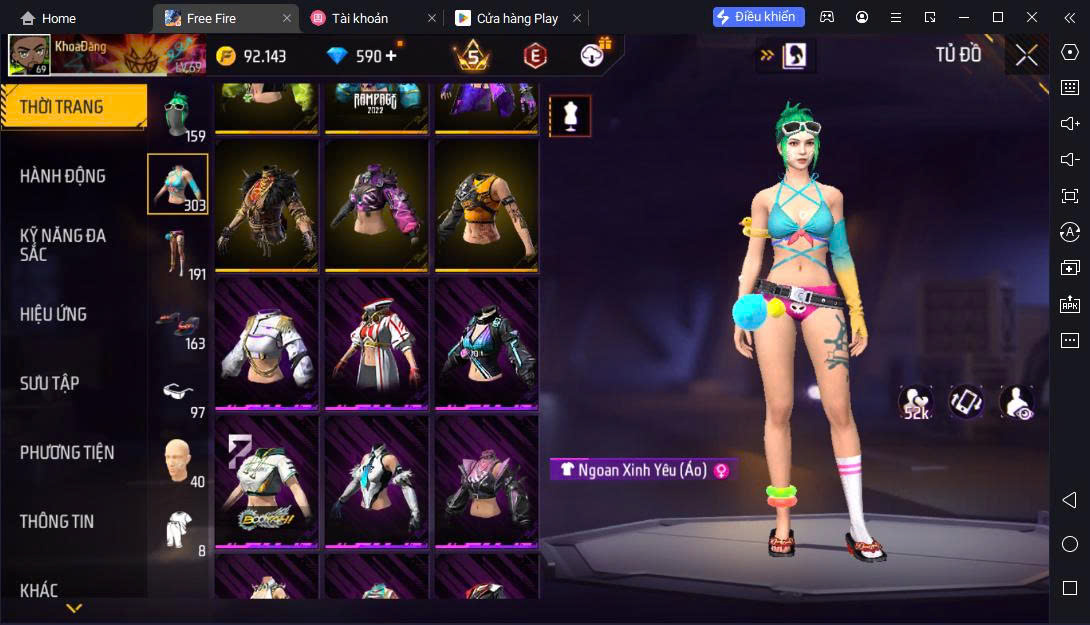
Task: Switch to KỸ NĂNG ĐA SẮC tab
Action: tap(63, 245)
